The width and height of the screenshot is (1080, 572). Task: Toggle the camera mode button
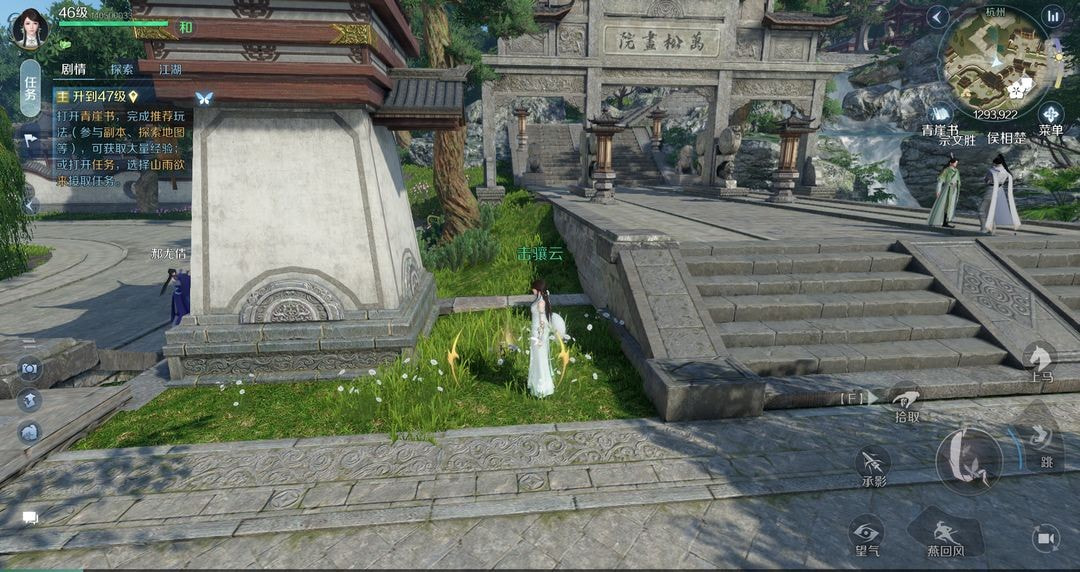pos(1046,538)
